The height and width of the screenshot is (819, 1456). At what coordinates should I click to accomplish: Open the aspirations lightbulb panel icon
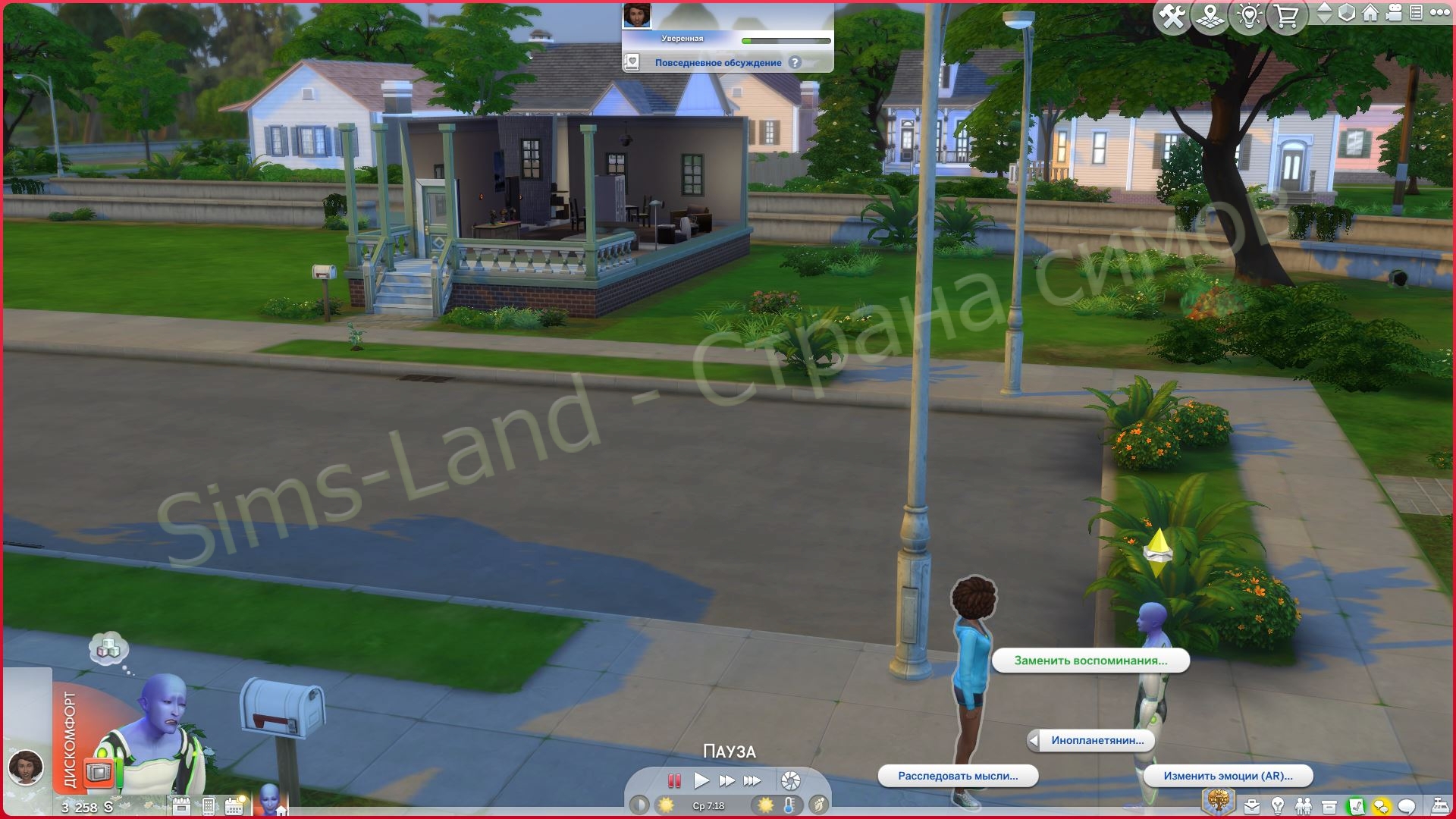click(1278, 806)
